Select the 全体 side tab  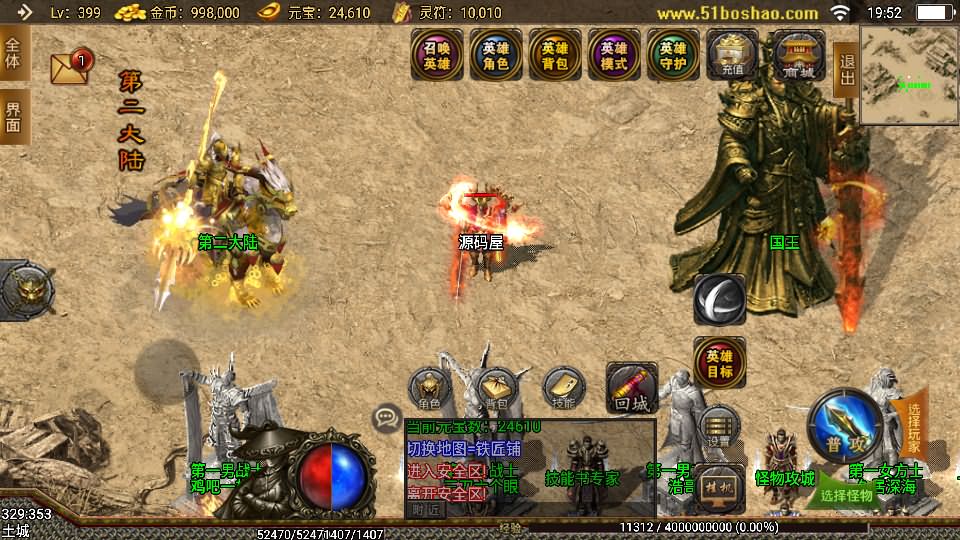pos(14,55)
